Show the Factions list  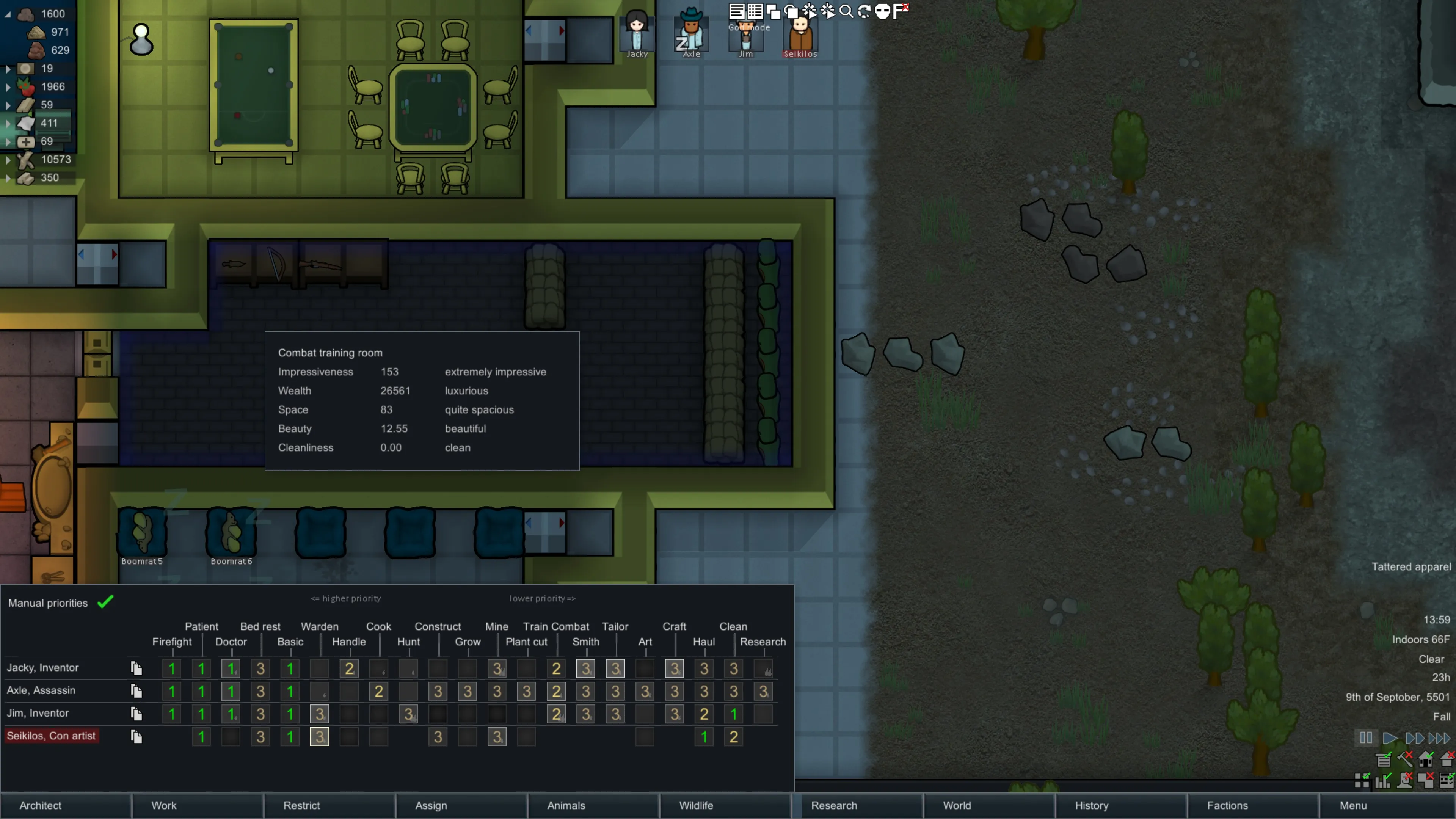point(1252,805)
